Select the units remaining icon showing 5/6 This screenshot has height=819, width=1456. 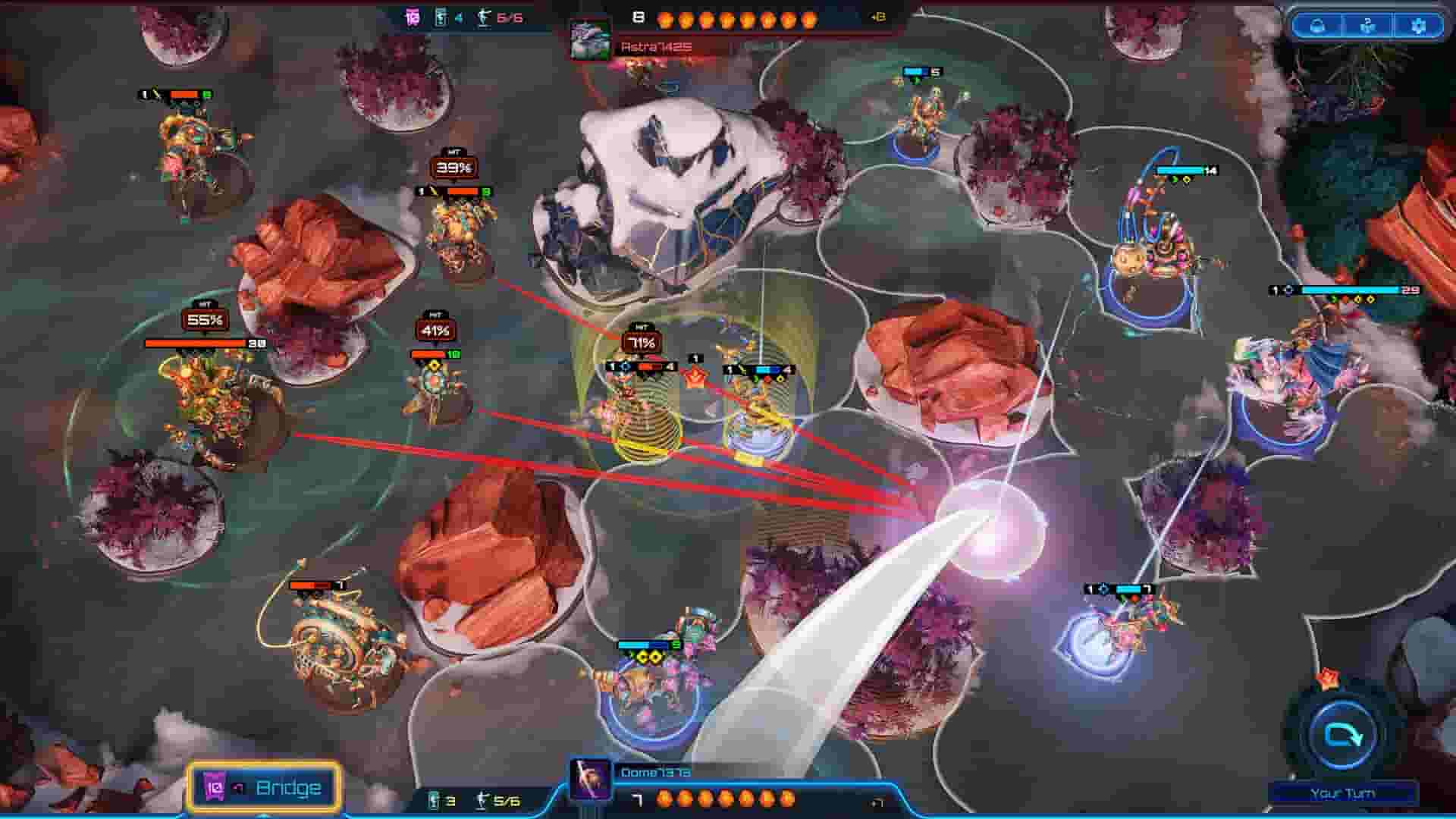coord(483,800)
